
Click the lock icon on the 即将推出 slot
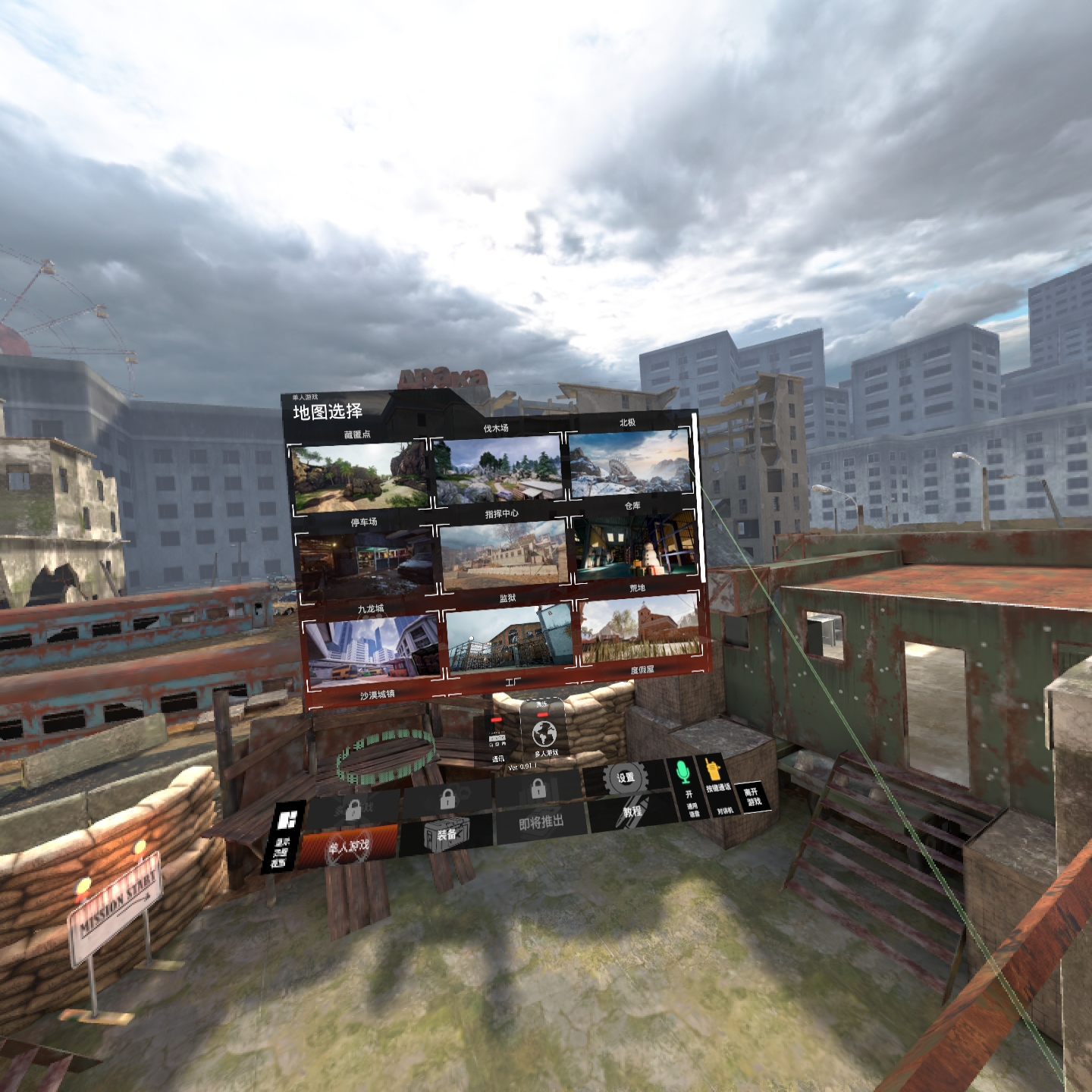click(x=539, y=790)
